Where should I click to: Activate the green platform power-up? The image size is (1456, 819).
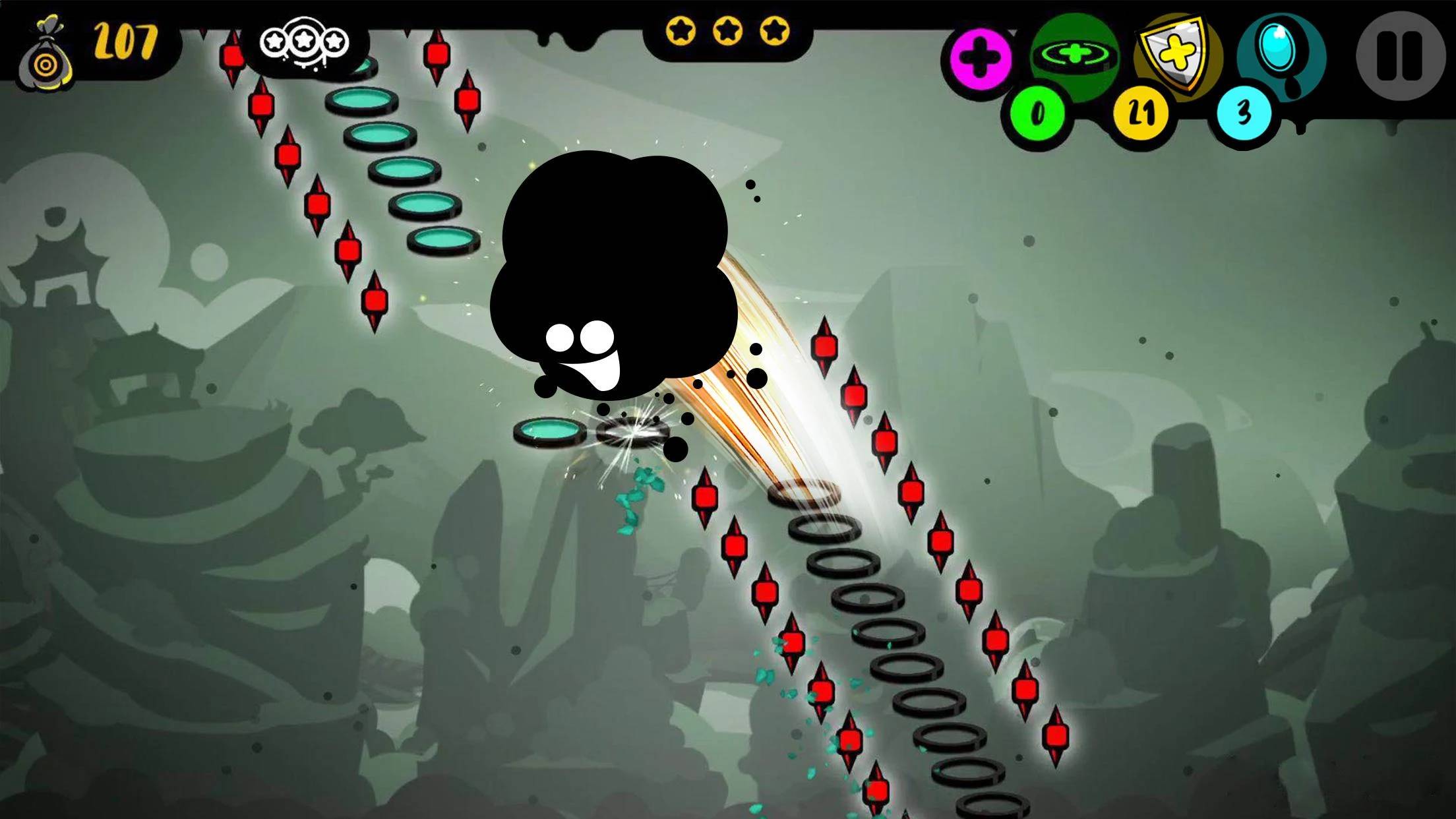pyautogui.click(x=1074, y=55)
